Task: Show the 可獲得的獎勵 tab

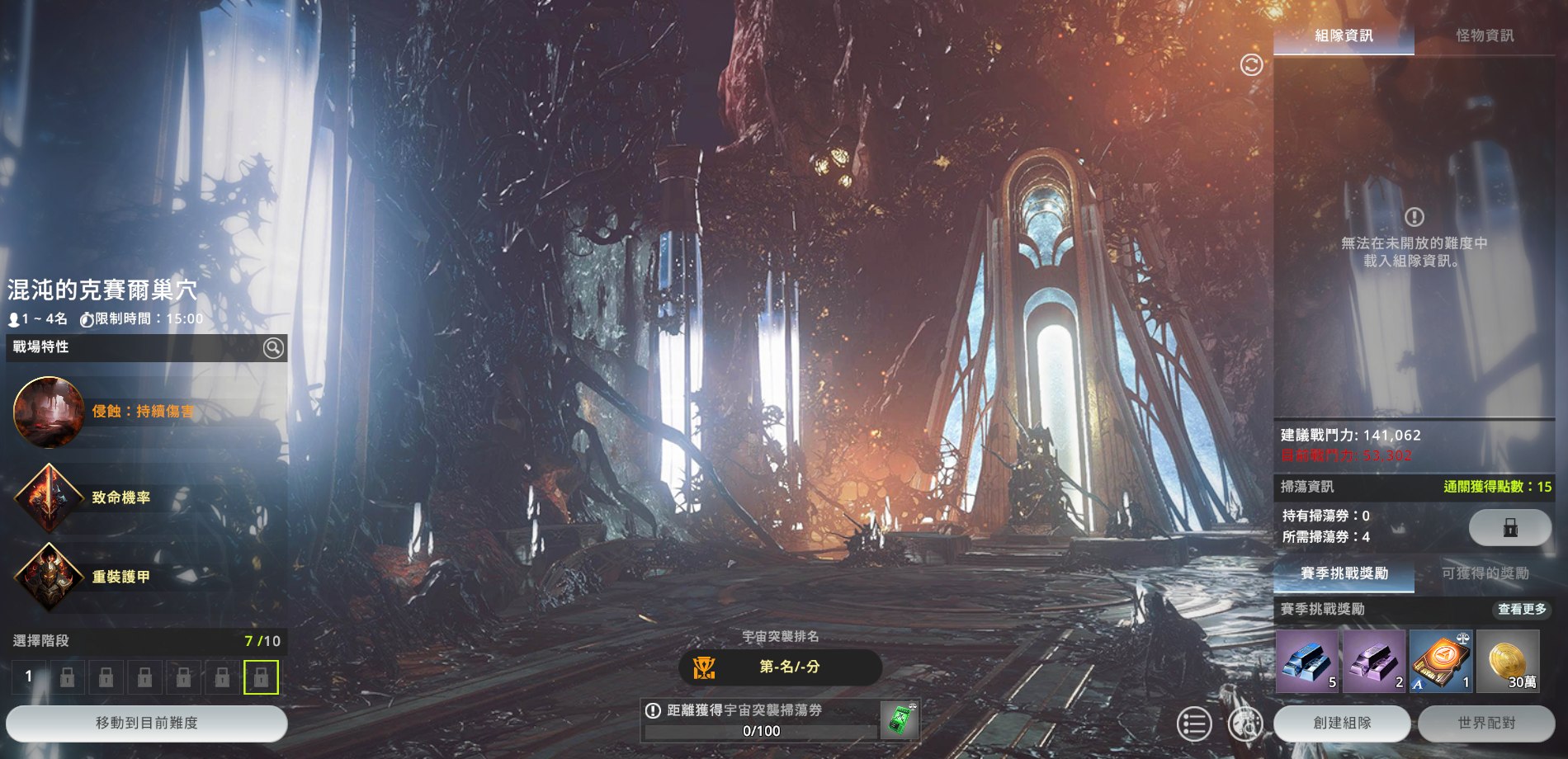Action: click(1485, 573)
